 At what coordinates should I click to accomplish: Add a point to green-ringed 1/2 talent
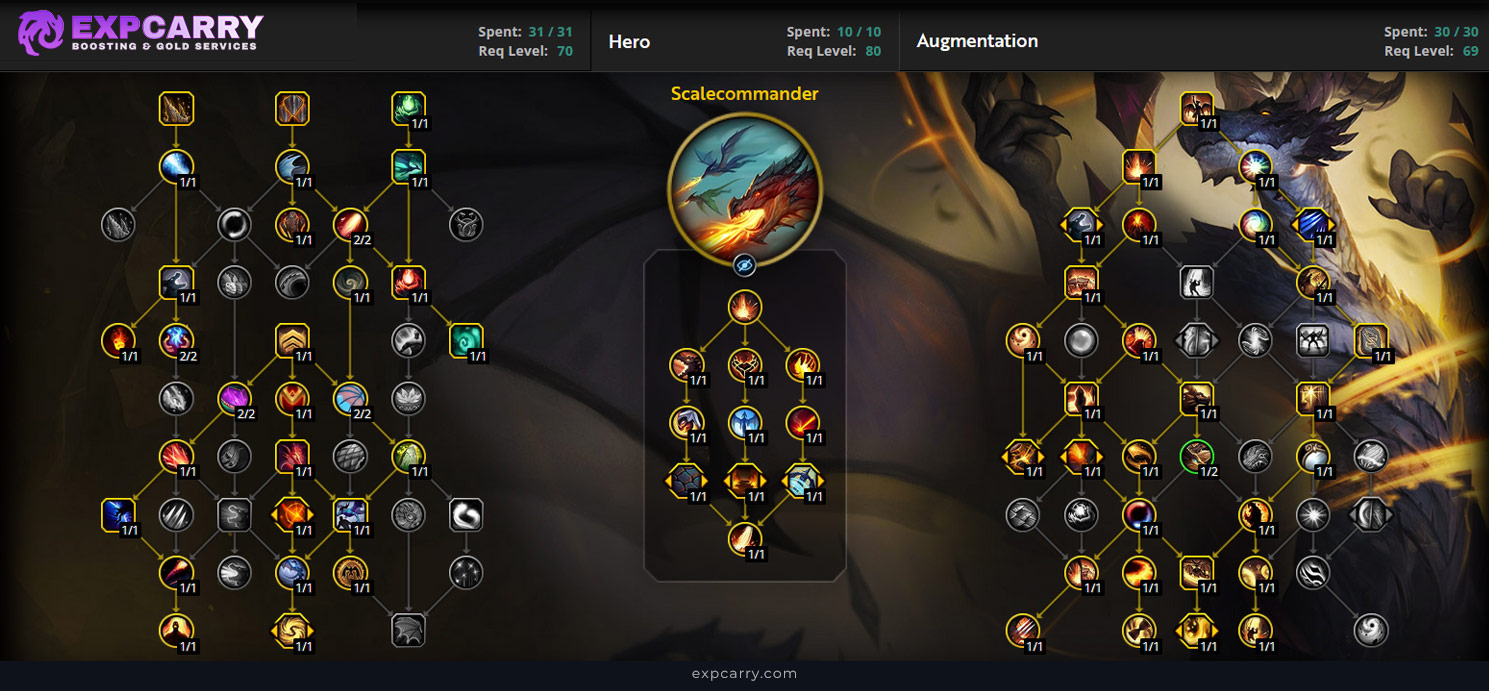[1196, 456]
